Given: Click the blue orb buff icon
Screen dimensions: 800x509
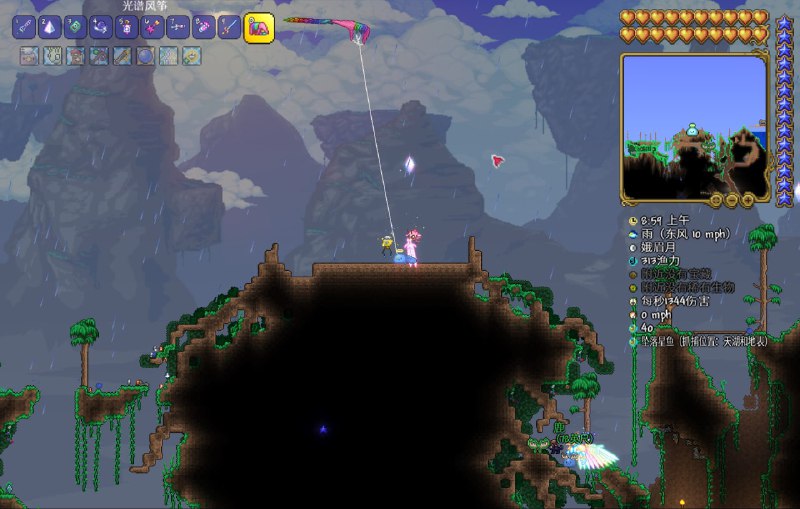Looking at the screenshot, I should [145, 56].
